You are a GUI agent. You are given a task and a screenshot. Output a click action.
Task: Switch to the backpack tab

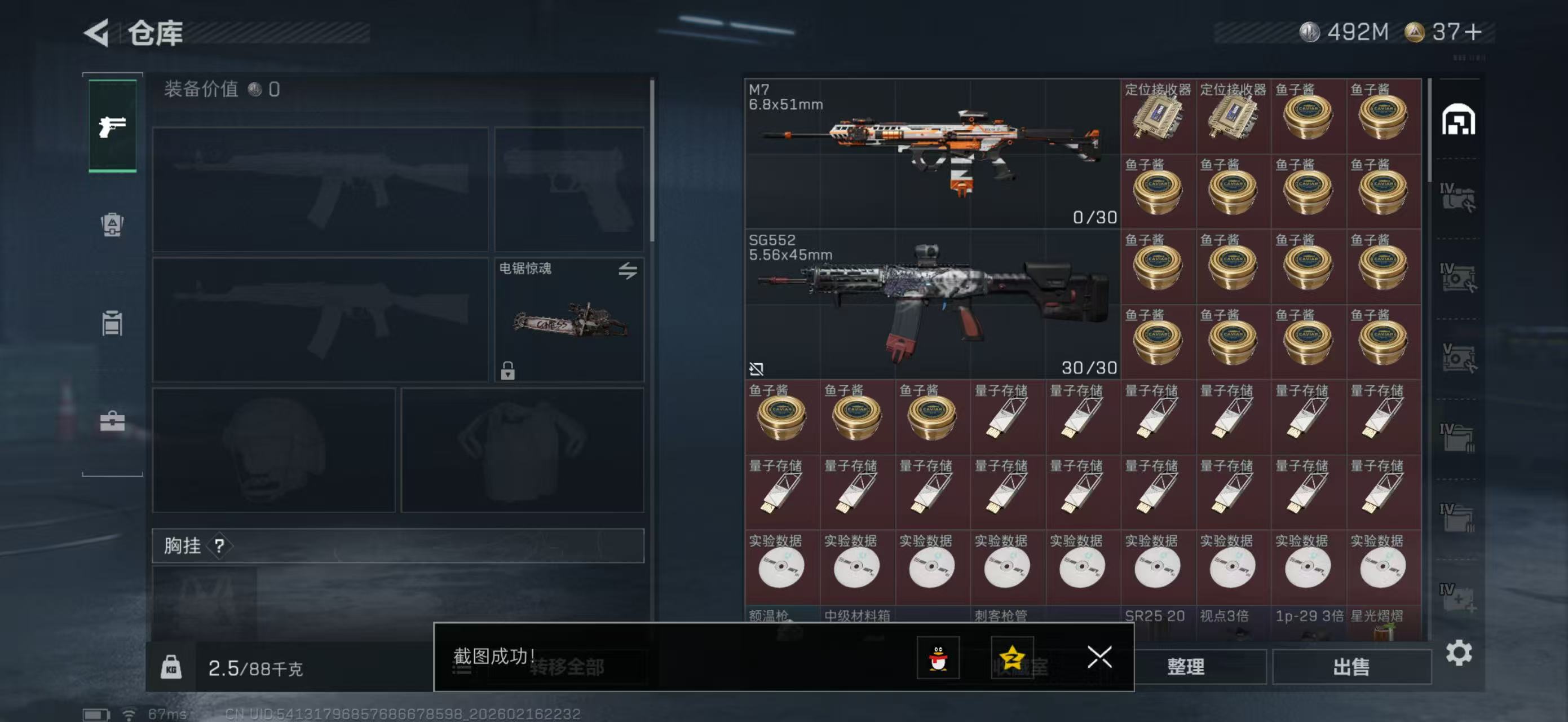[x=113, y=224]
